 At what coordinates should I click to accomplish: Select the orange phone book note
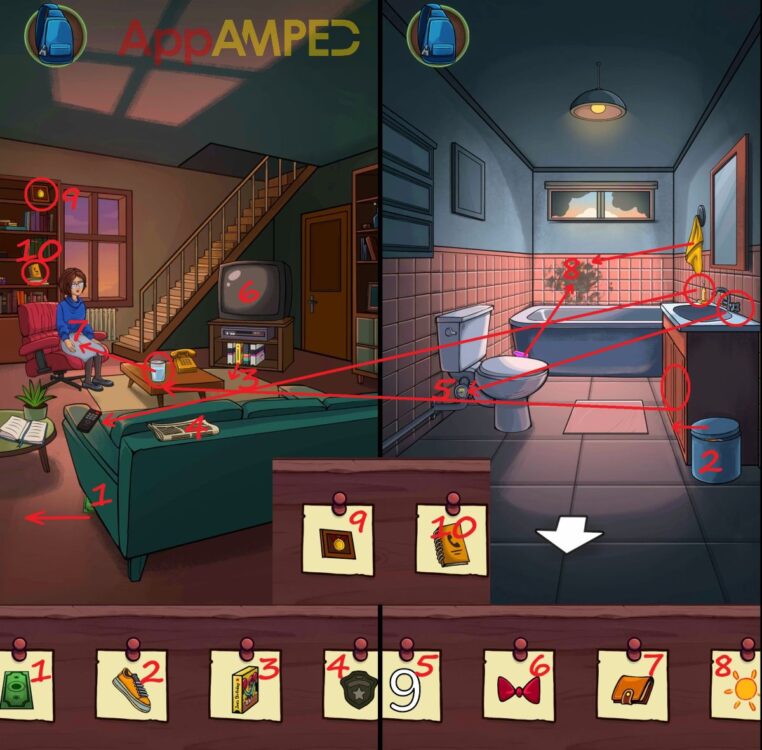pos(450,540)
